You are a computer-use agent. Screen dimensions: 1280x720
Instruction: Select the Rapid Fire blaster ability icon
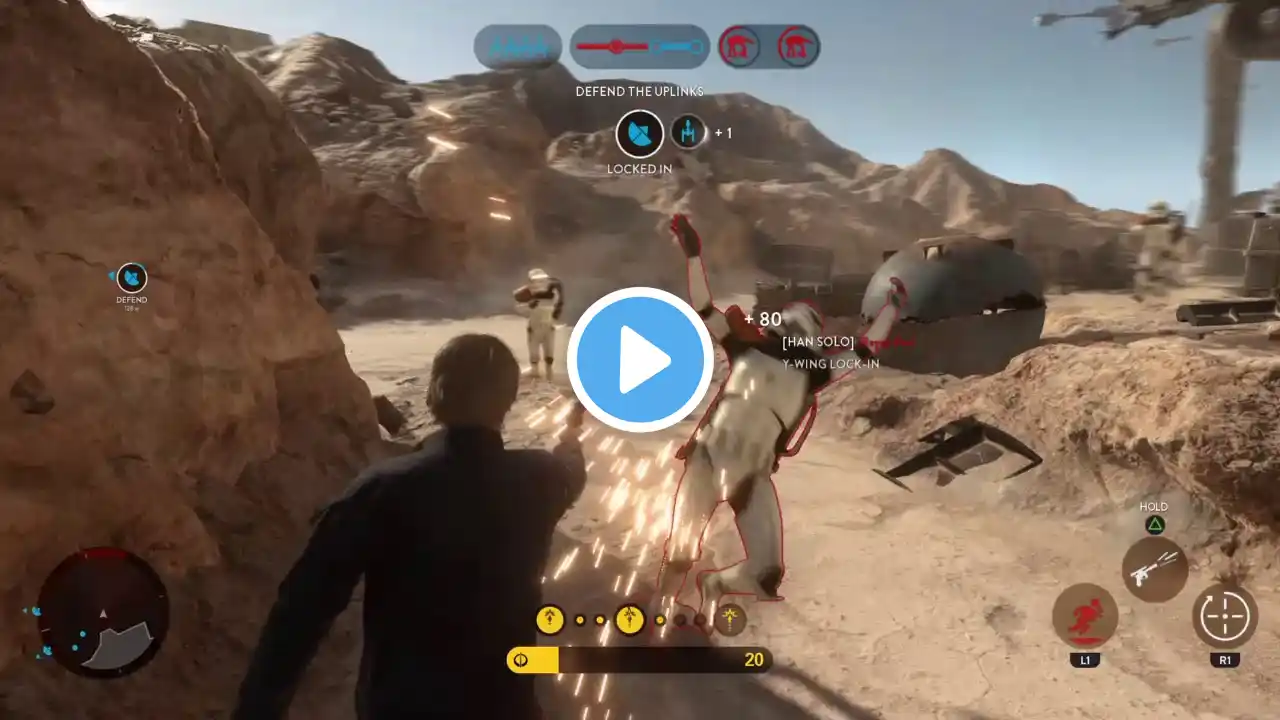point(1155,570)
